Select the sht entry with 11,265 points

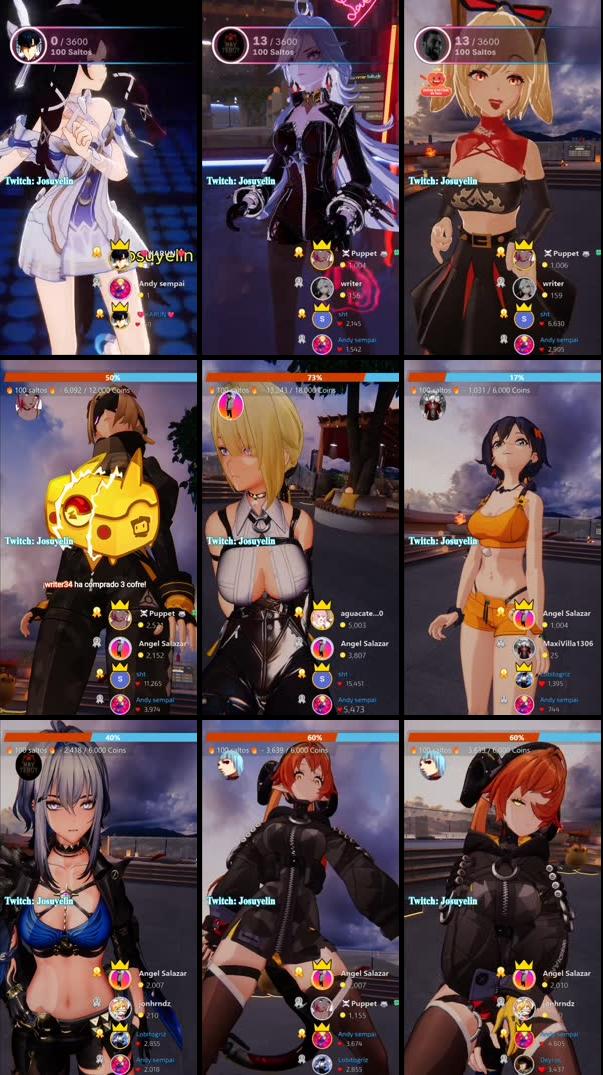(147, 677)
